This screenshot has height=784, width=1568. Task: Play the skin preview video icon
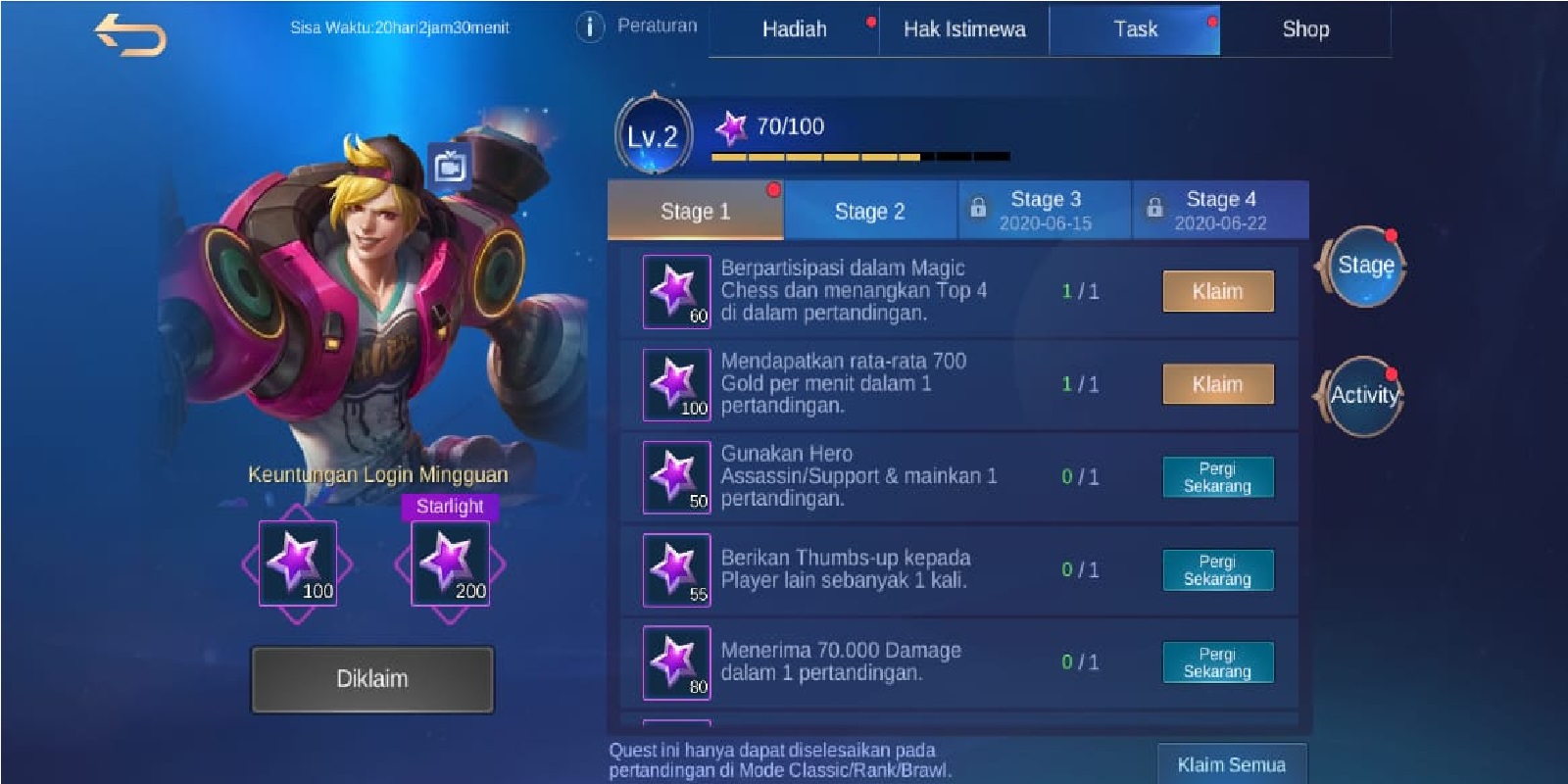tap(450, 168)
